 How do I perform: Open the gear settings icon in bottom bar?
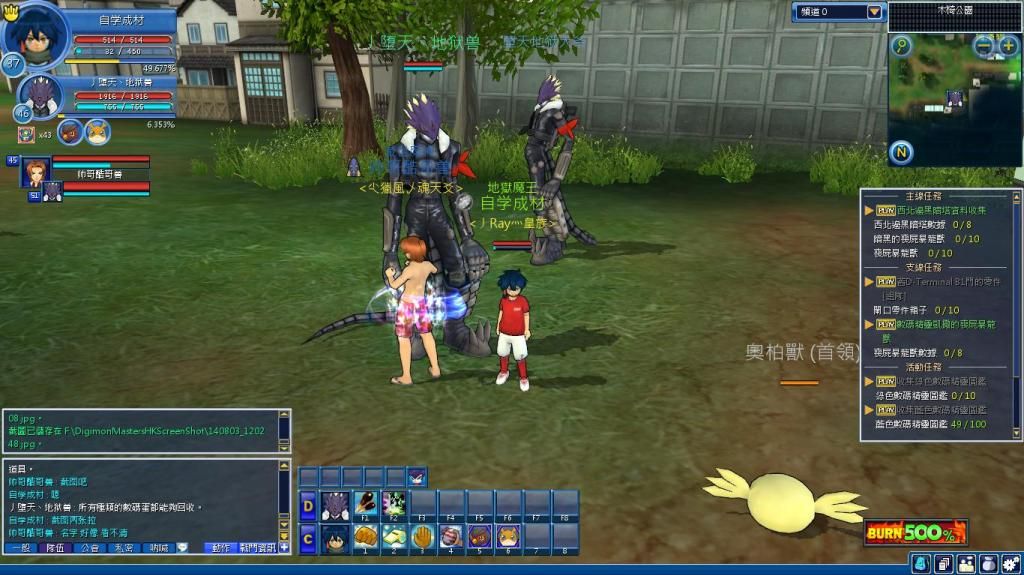[x=1009, y=564]
